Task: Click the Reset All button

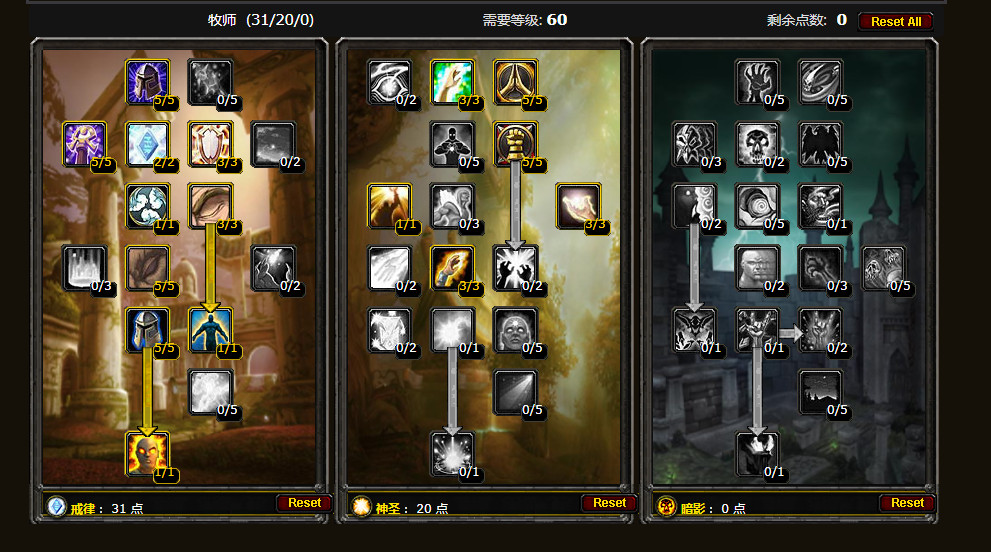Action: pyautogui.click(x=895, y=21)
